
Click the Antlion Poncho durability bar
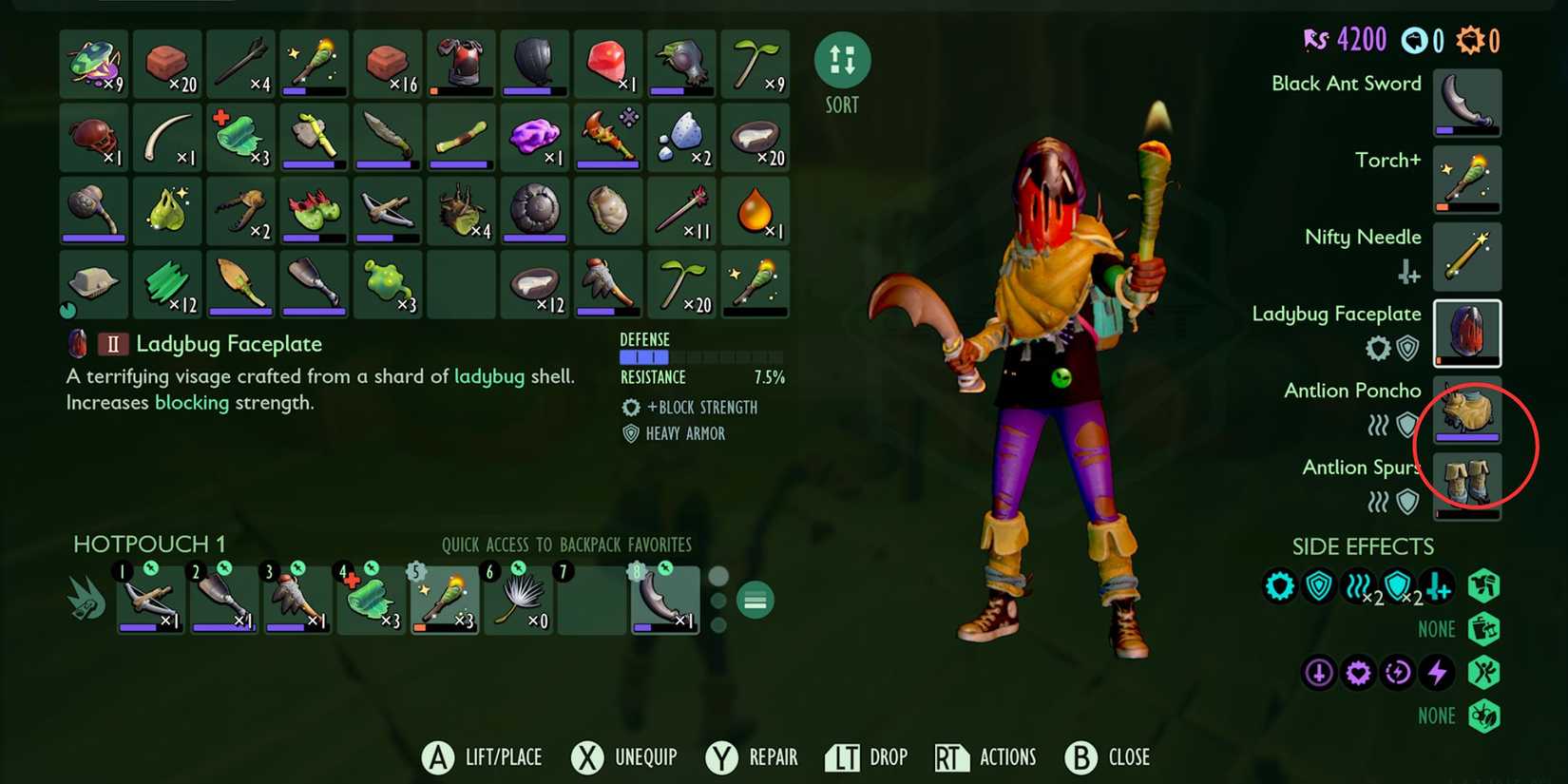click(1467, 436)
